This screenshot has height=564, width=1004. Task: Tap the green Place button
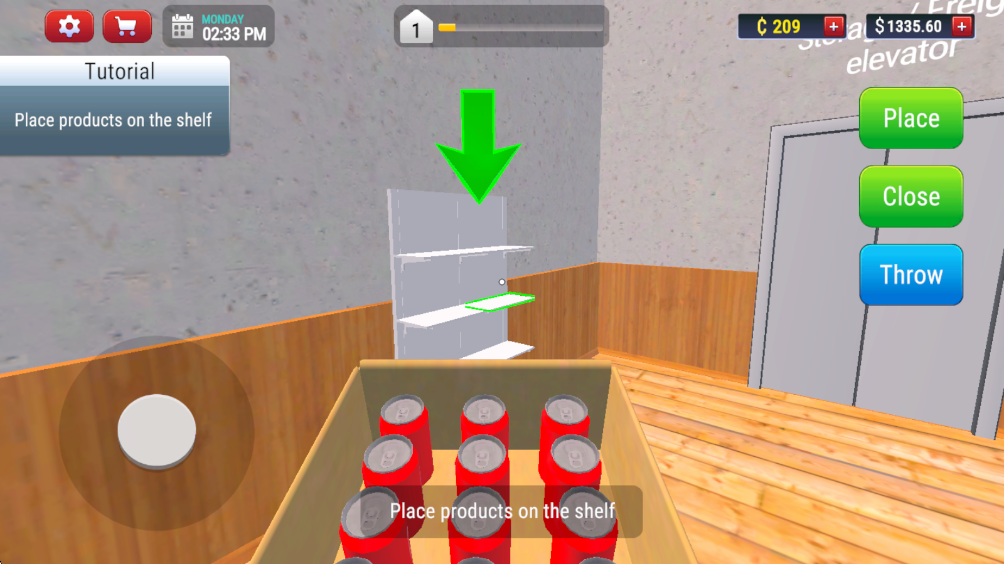pos(911,118)
